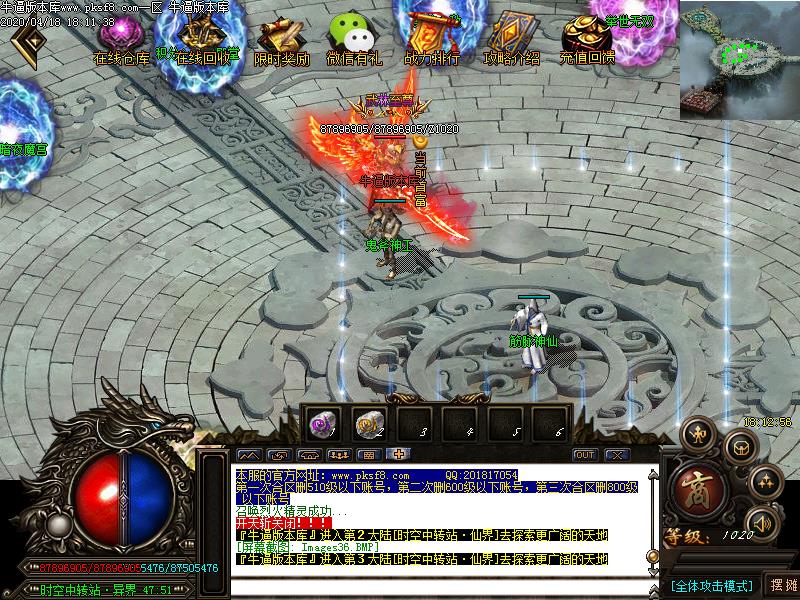The image size is (800, 600).
Task: Click the minimap in the corner
Action: point(740,59)
